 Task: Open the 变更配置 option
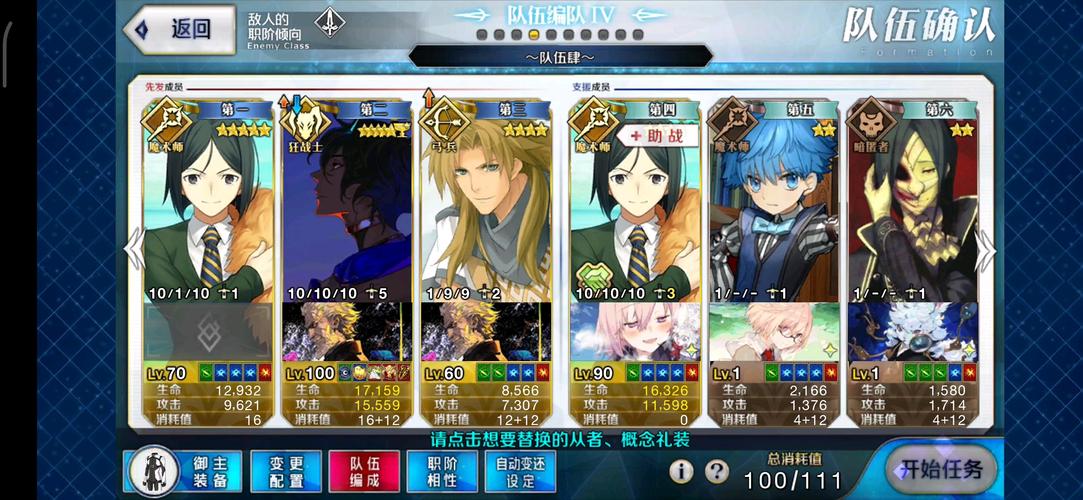pos(285,472)
